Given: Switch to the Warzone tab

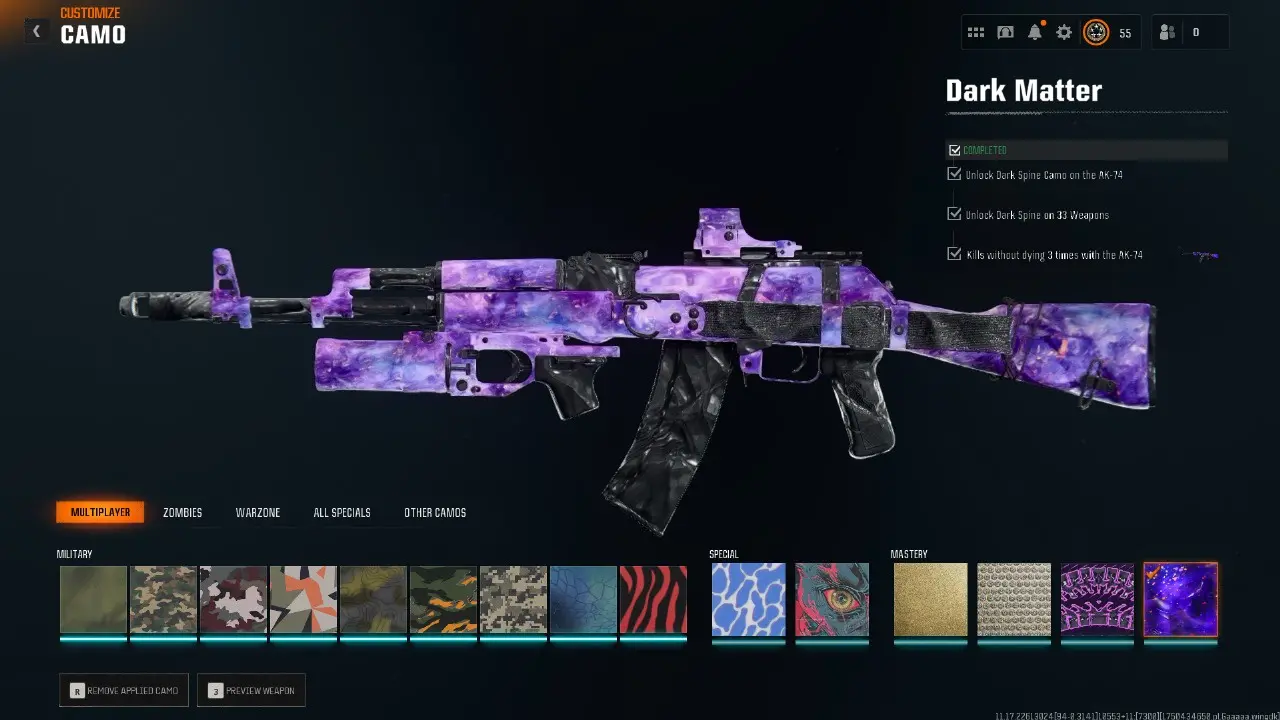Looking at the screenshot, I should pyautogui.click(x=258, y=512).
